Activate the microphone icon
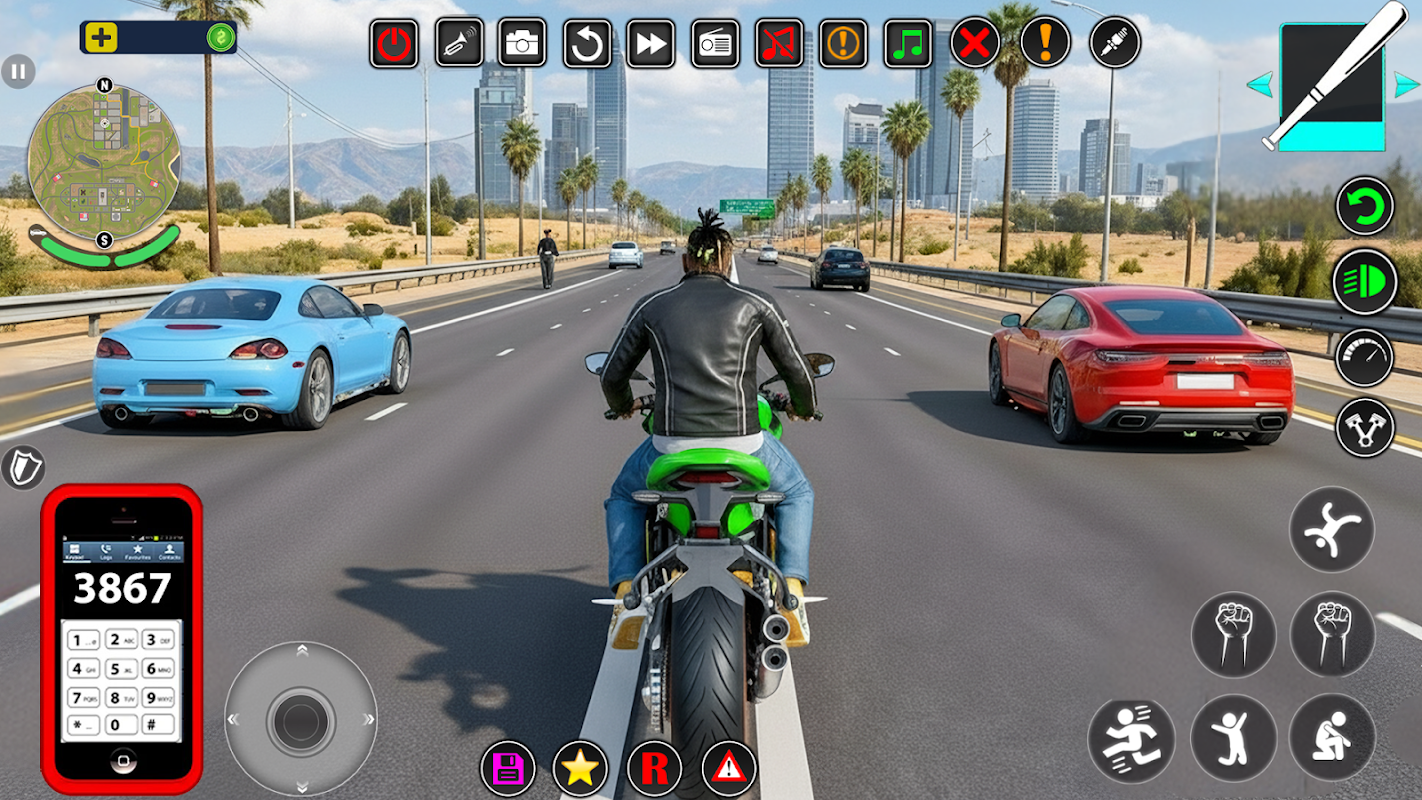 coord(1114,42)
